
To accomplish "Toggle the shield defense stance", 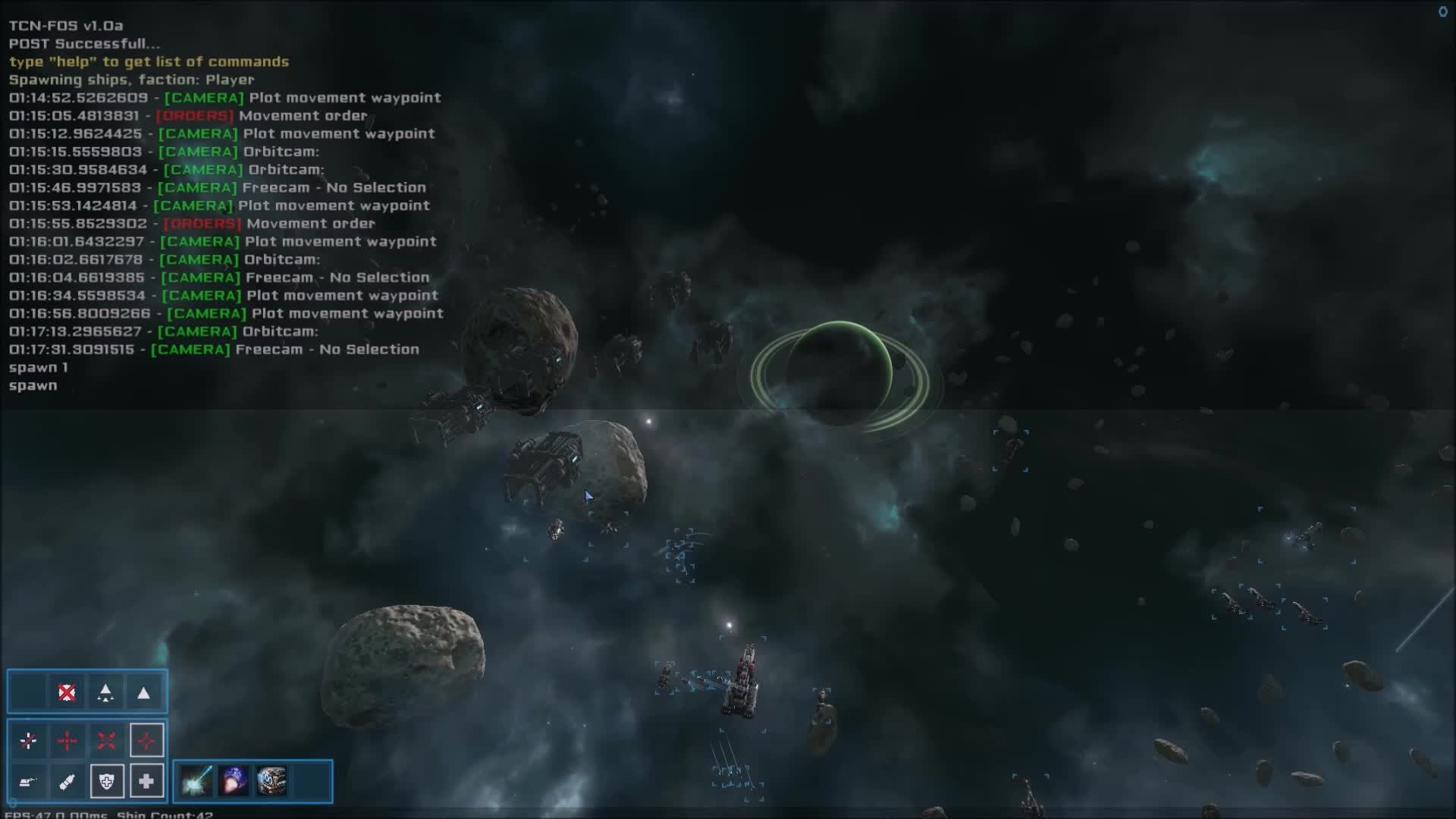I will click(107, 781).
